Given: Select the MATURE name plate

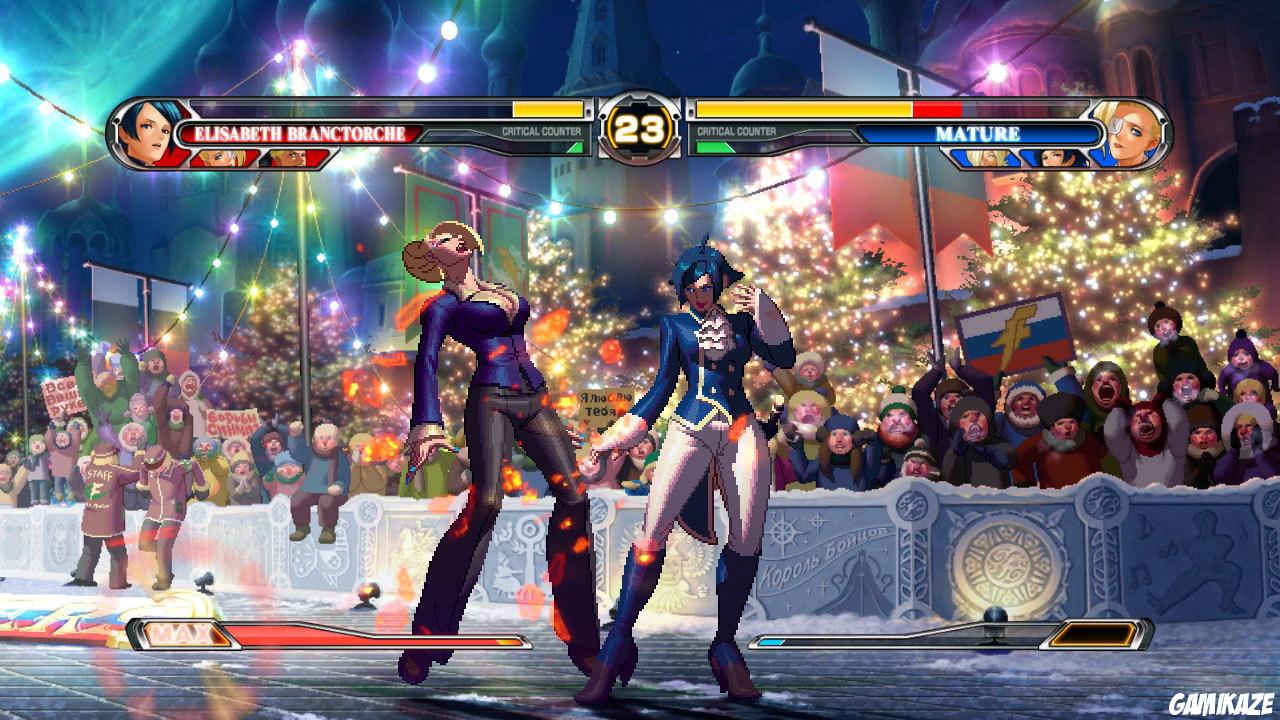Looking at the screenshot, I should (x=976, y=134).
